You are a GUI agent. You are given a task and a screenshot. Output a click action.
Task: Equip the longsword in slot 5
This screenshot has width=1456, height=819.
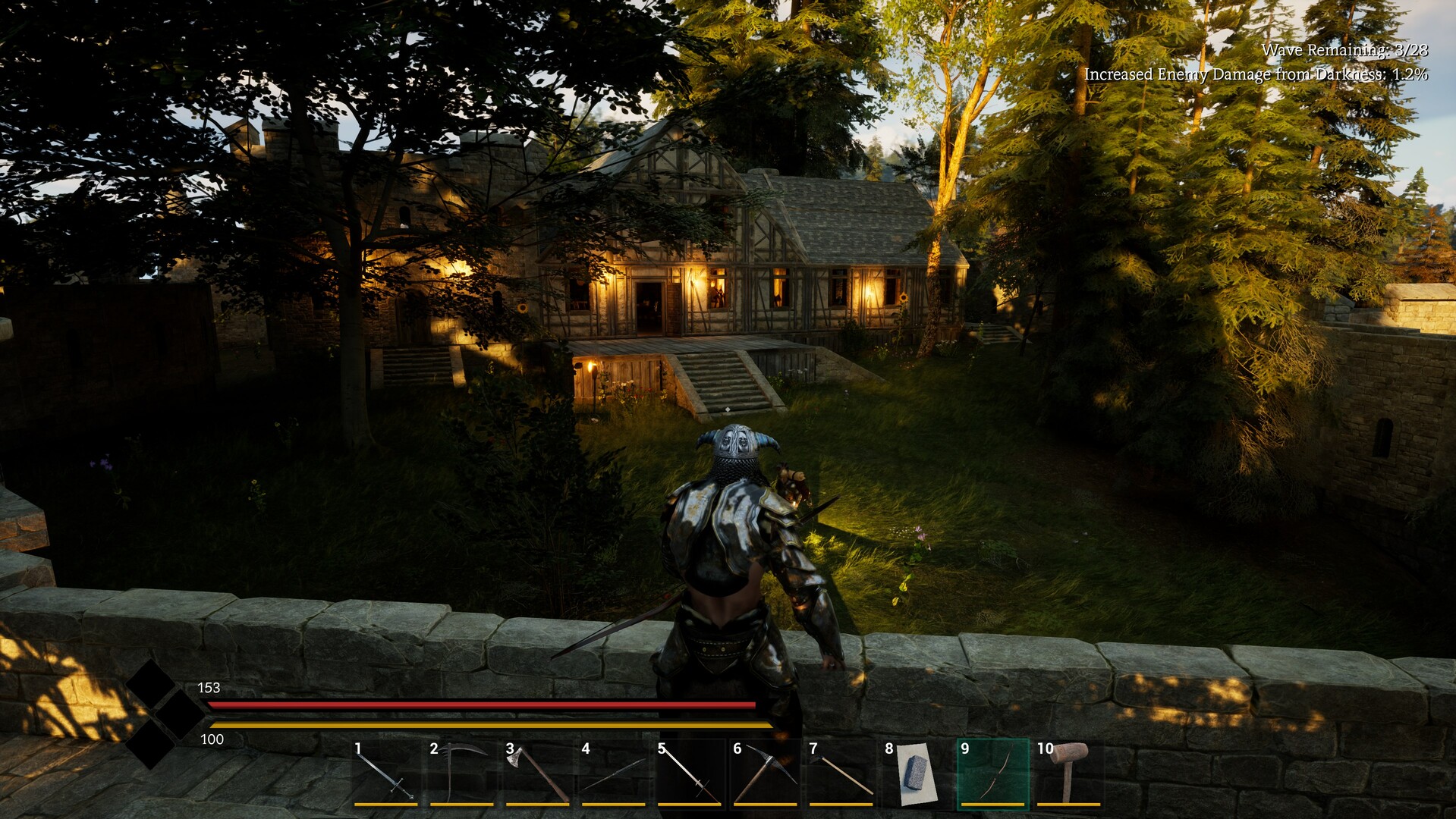tap(689, 773)
